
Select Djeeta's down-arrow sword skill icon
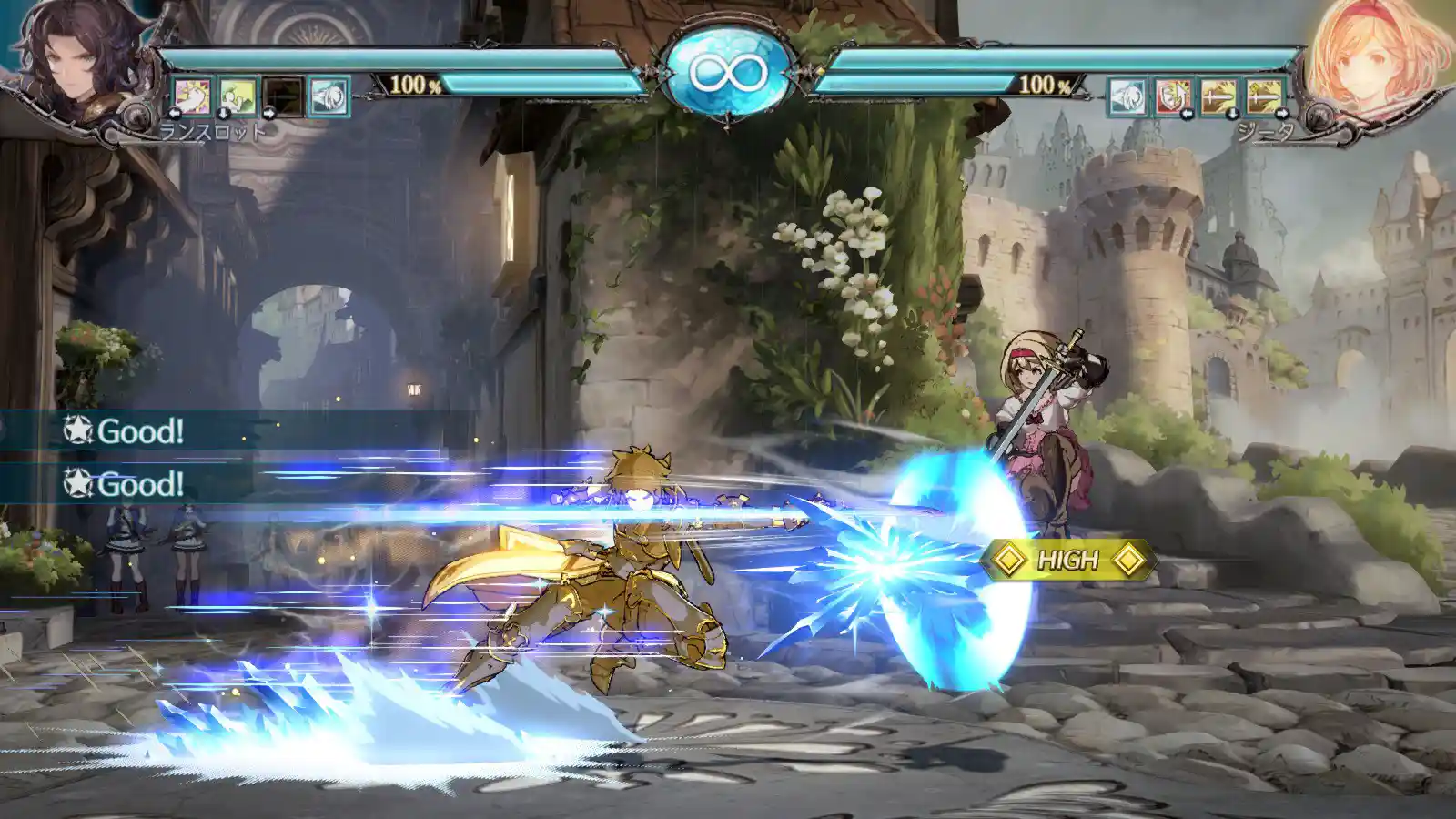(1218, 96)
